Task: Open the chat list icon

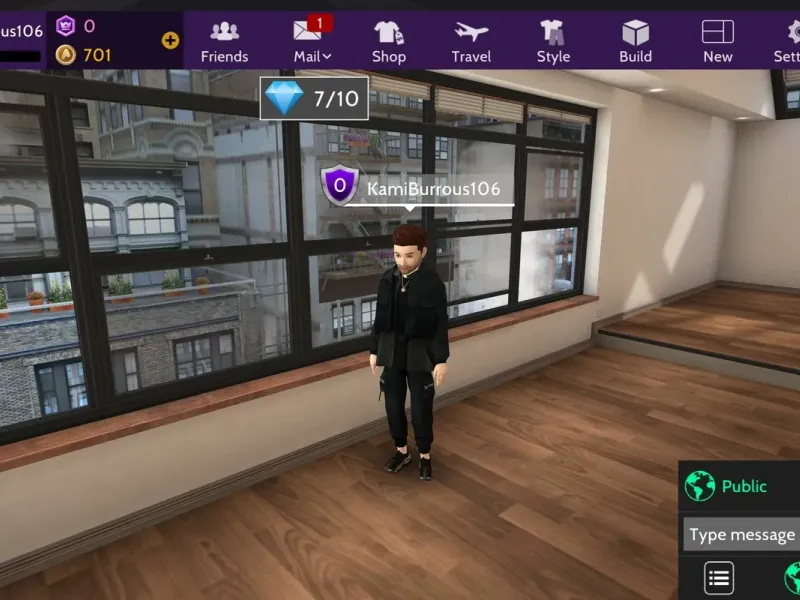Action: [719, 577]
